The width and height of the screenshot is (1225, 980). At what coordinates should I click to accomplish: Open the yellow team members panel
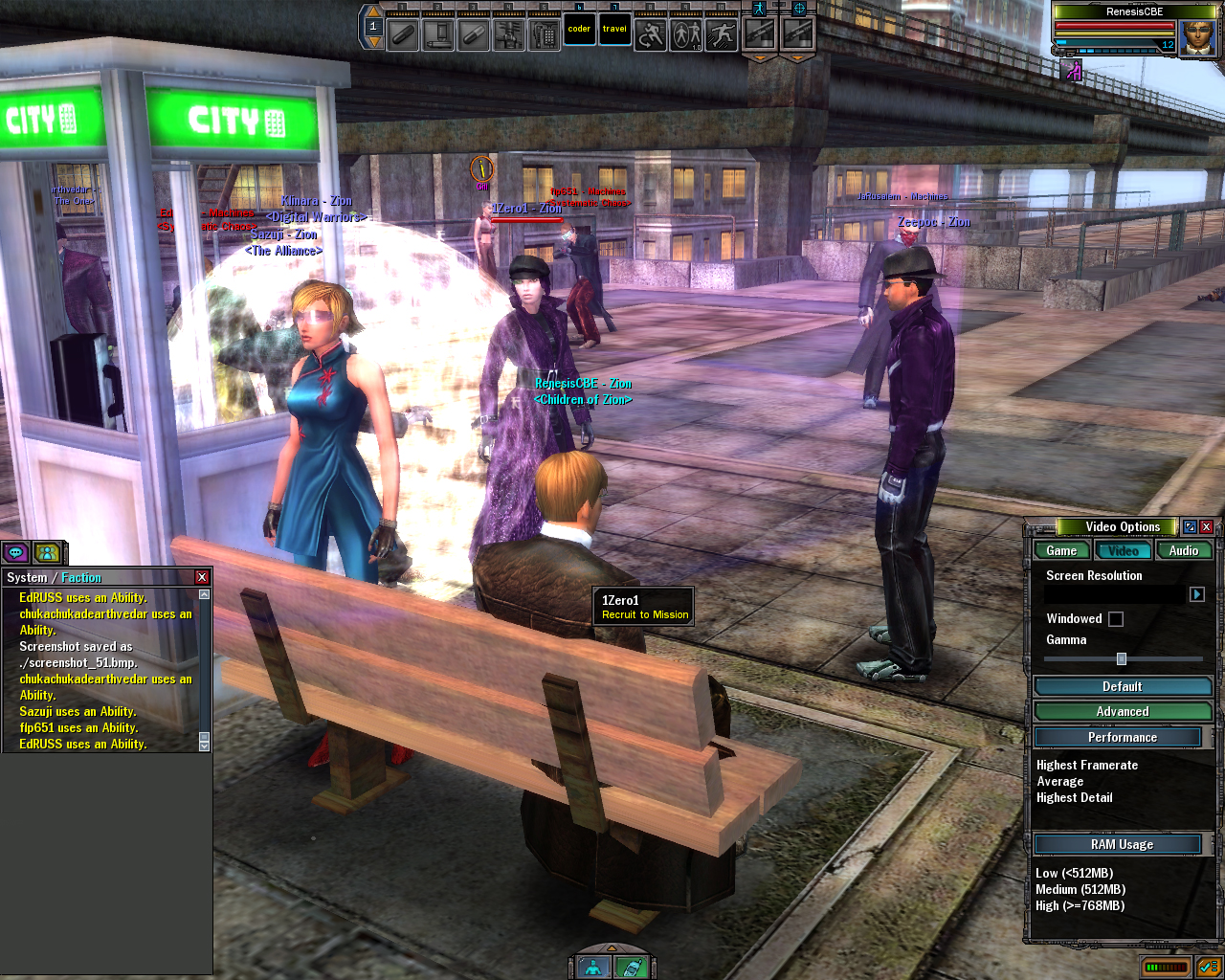coord(47,552)
